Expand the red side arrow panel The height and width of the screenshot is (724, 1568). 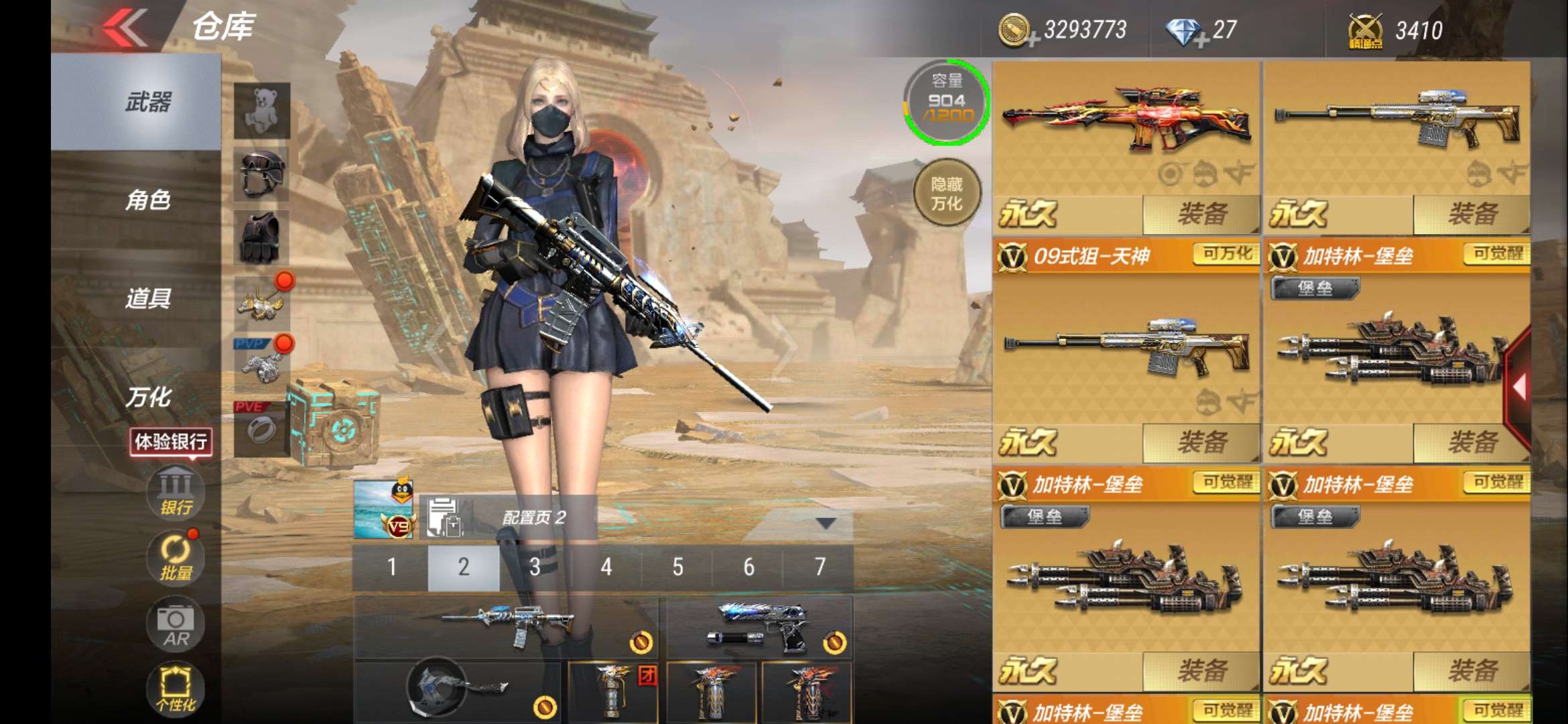1518,387
